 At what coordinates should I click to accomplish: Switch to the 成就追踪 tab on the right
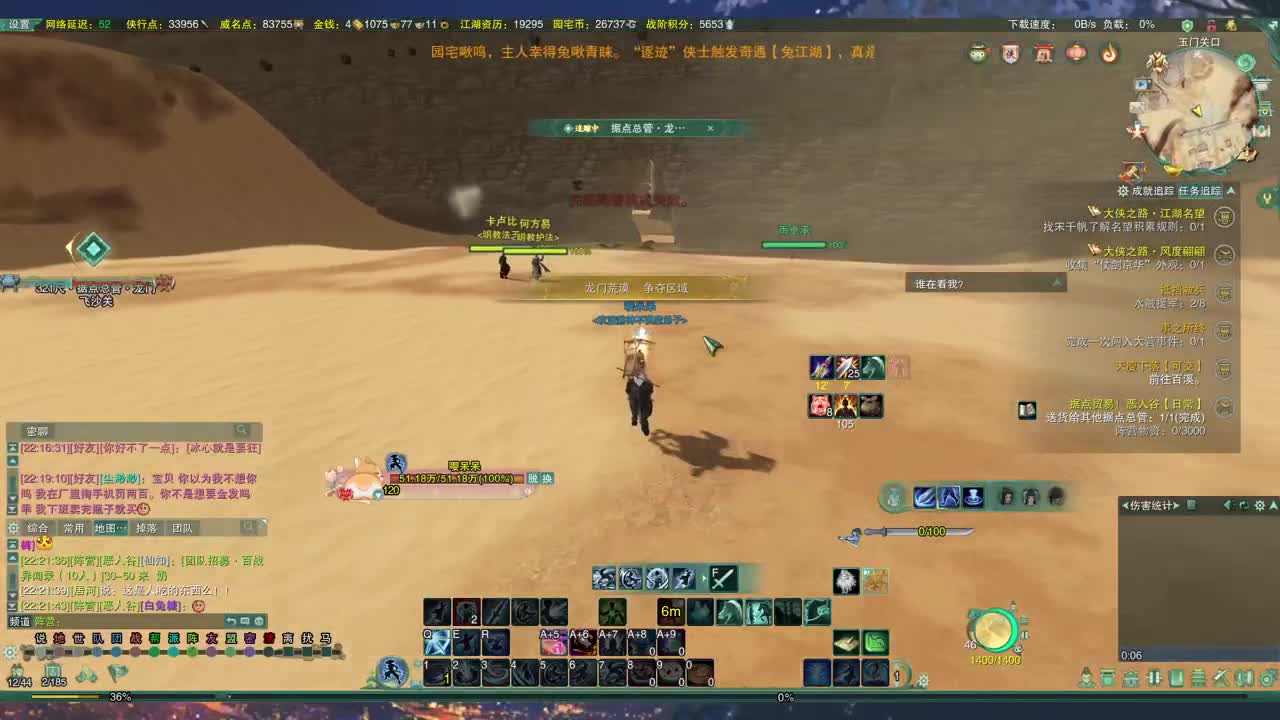click(1152, 188)
